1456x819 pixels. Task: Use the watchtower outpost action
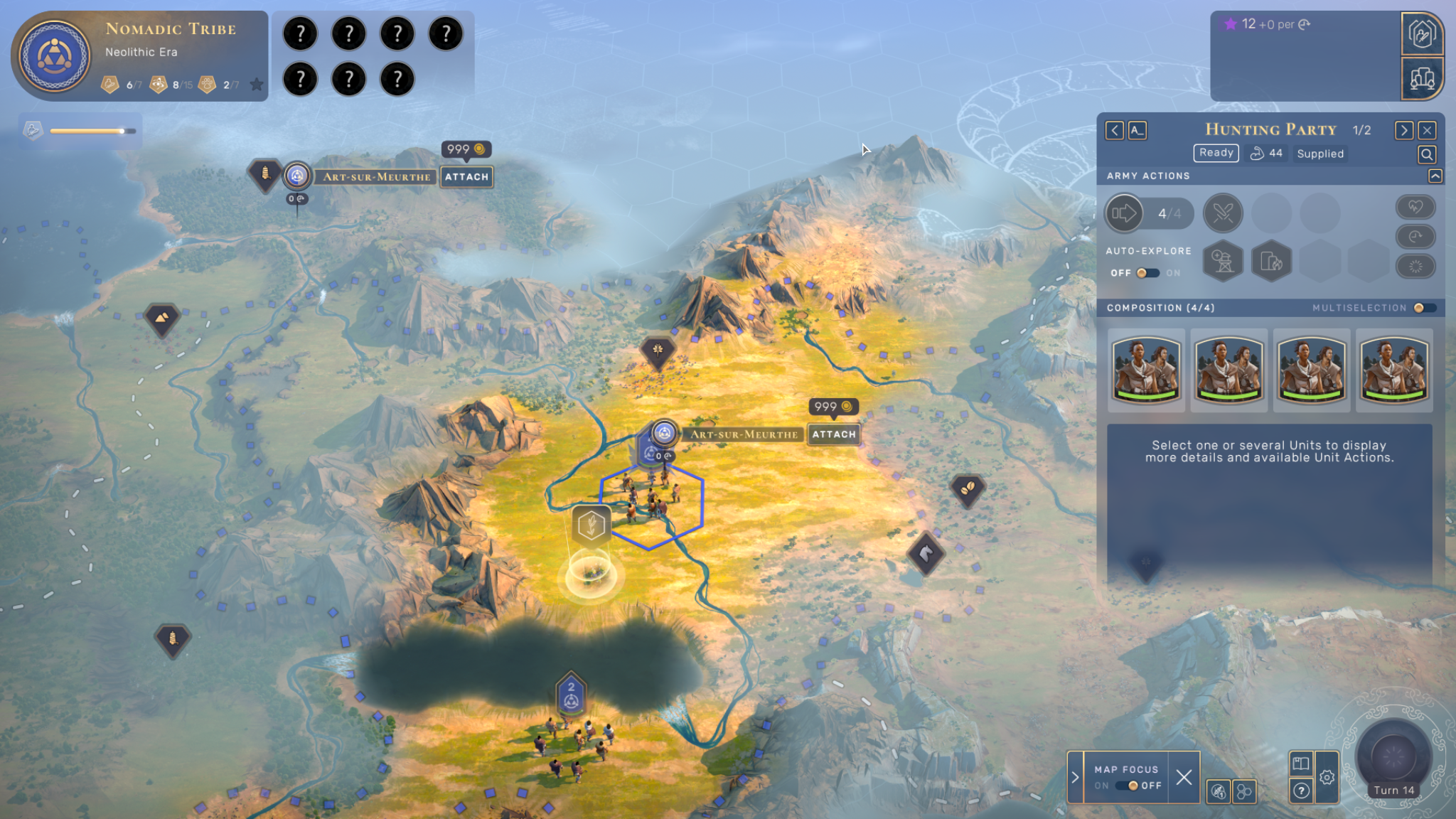click(x=1223, y=262)
